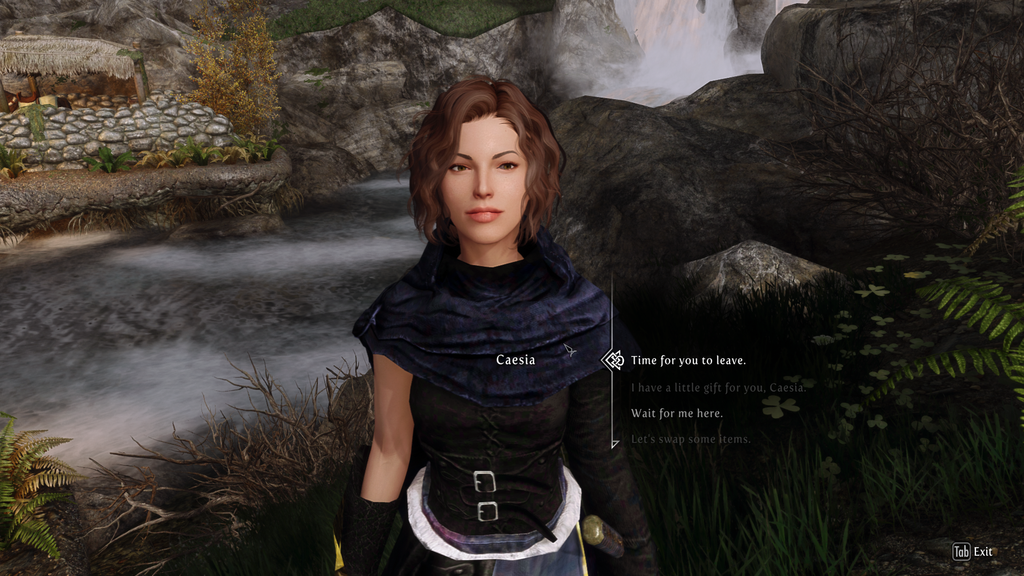The image size is (1024, 576).
Task: Pick the "Wait for me here." option
Action: tap(676, 413)
